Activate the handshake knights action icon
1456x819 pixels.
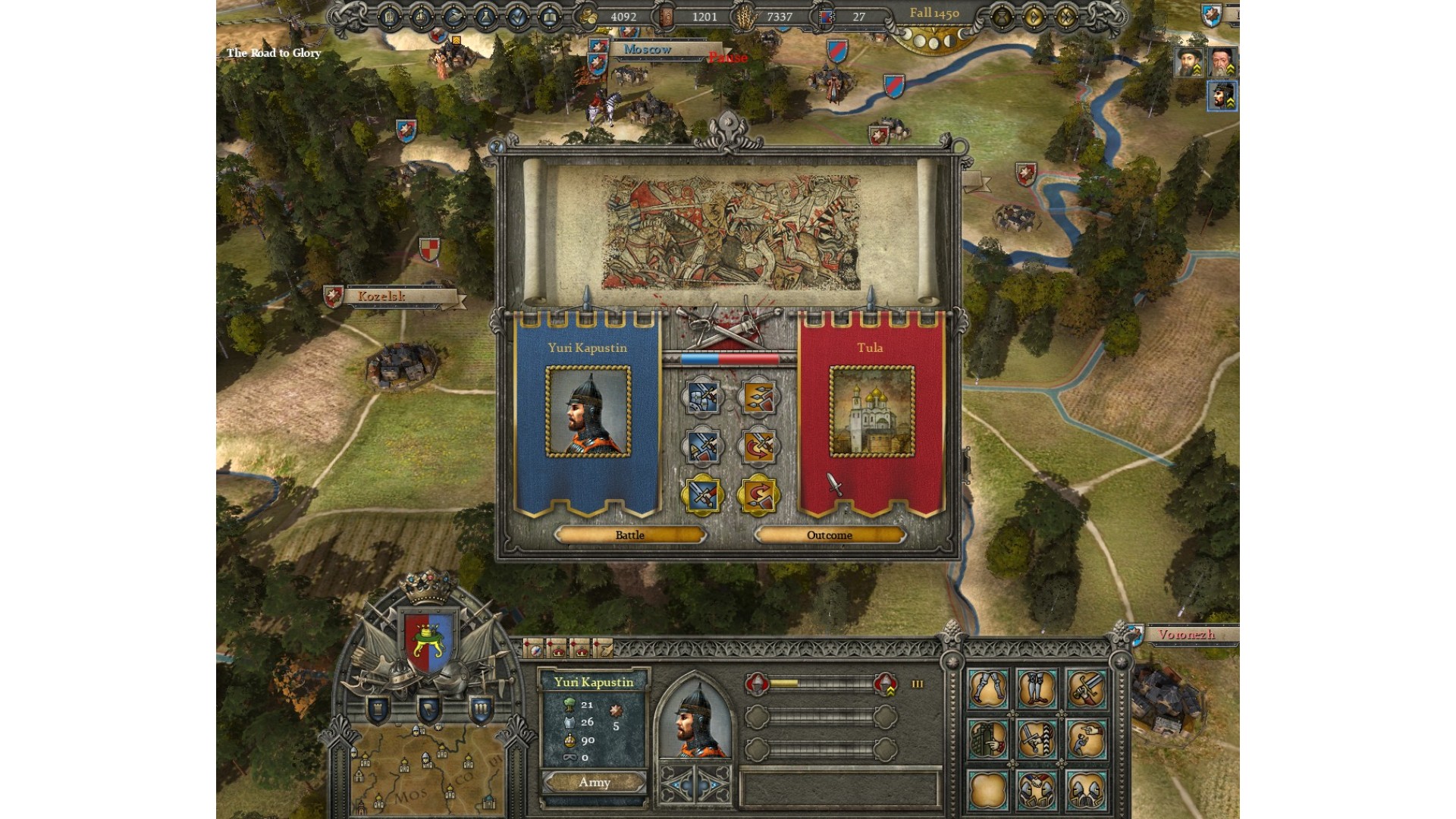(1037, 791)
